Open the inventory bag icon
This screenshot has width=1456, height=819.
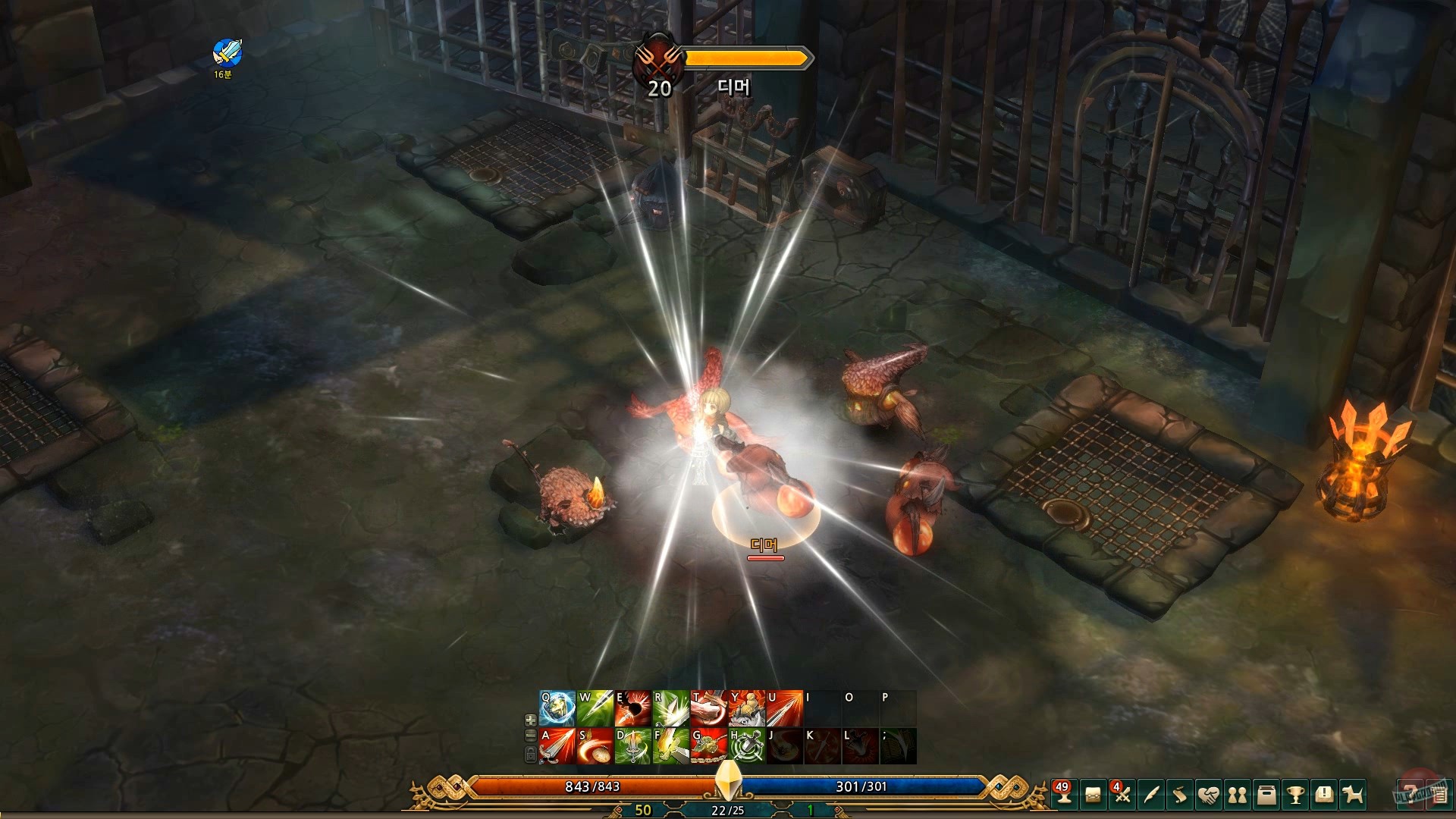(x=1094, y=795)
